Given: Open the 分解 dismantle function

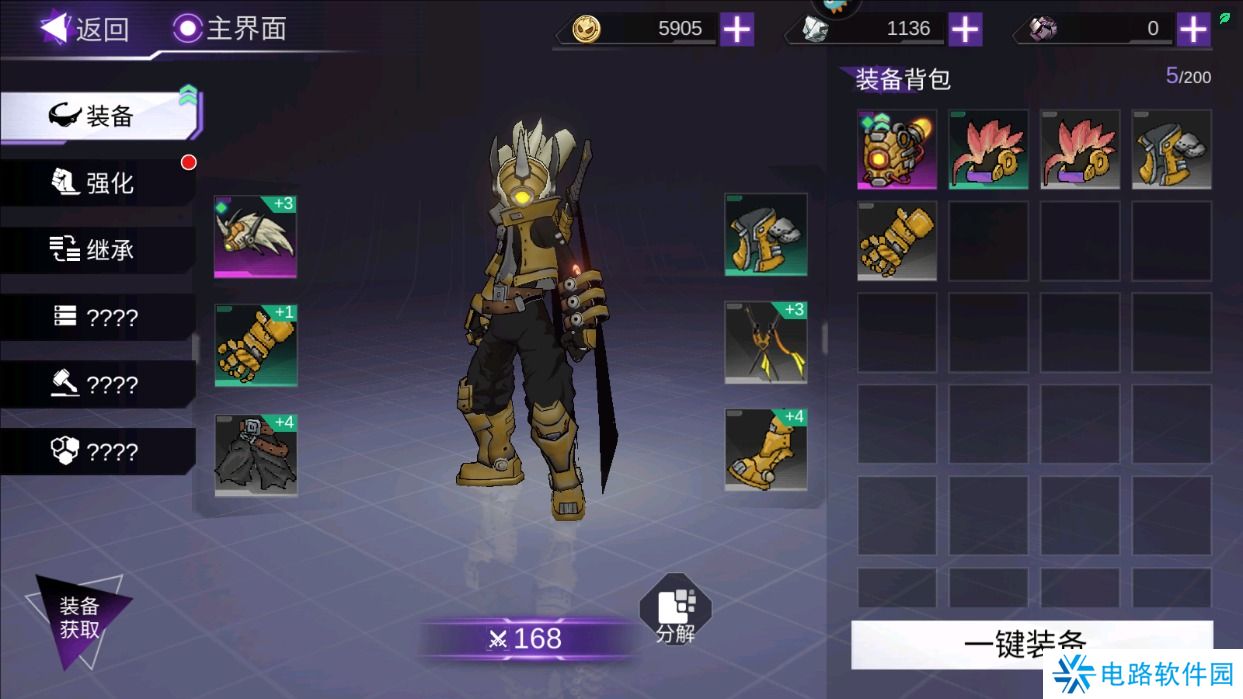Looking at the screenshot, I should click(x=675, y=608).
